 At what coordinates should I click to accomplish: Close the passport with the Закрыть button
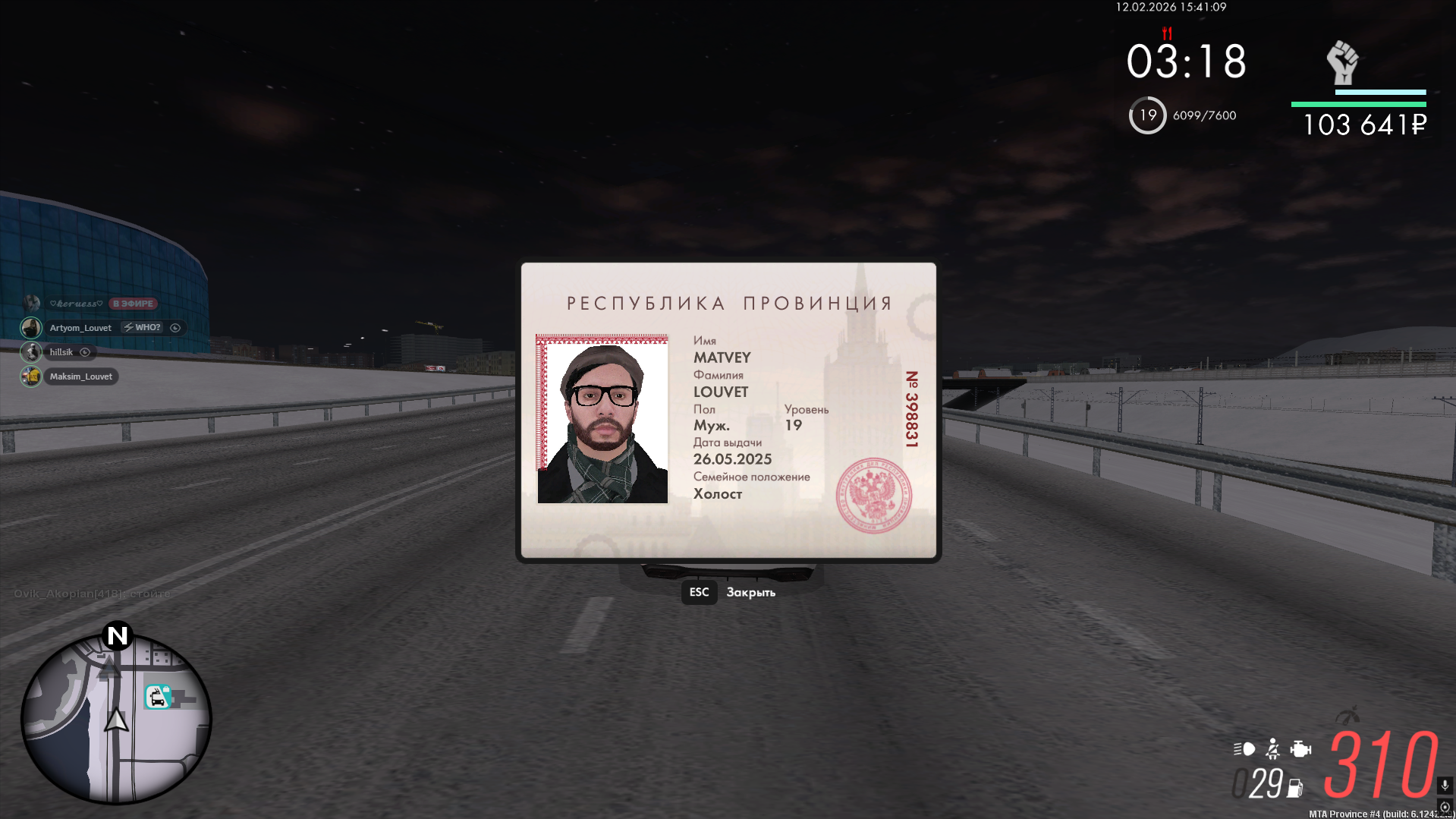pos(750,592)
